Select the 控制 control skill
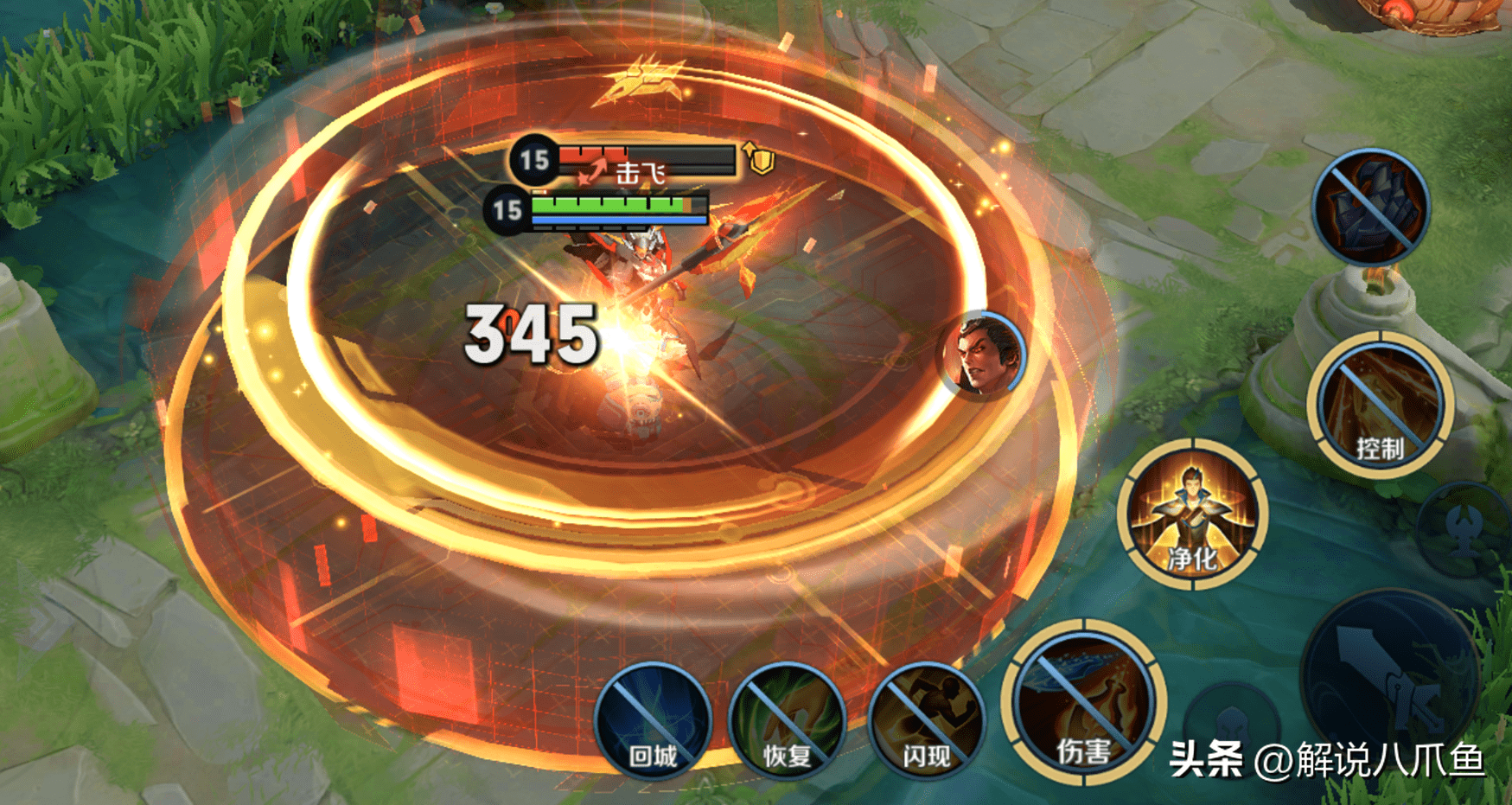The width and height of the screenshot is (1512, 805). click(x=1379, y=405)
